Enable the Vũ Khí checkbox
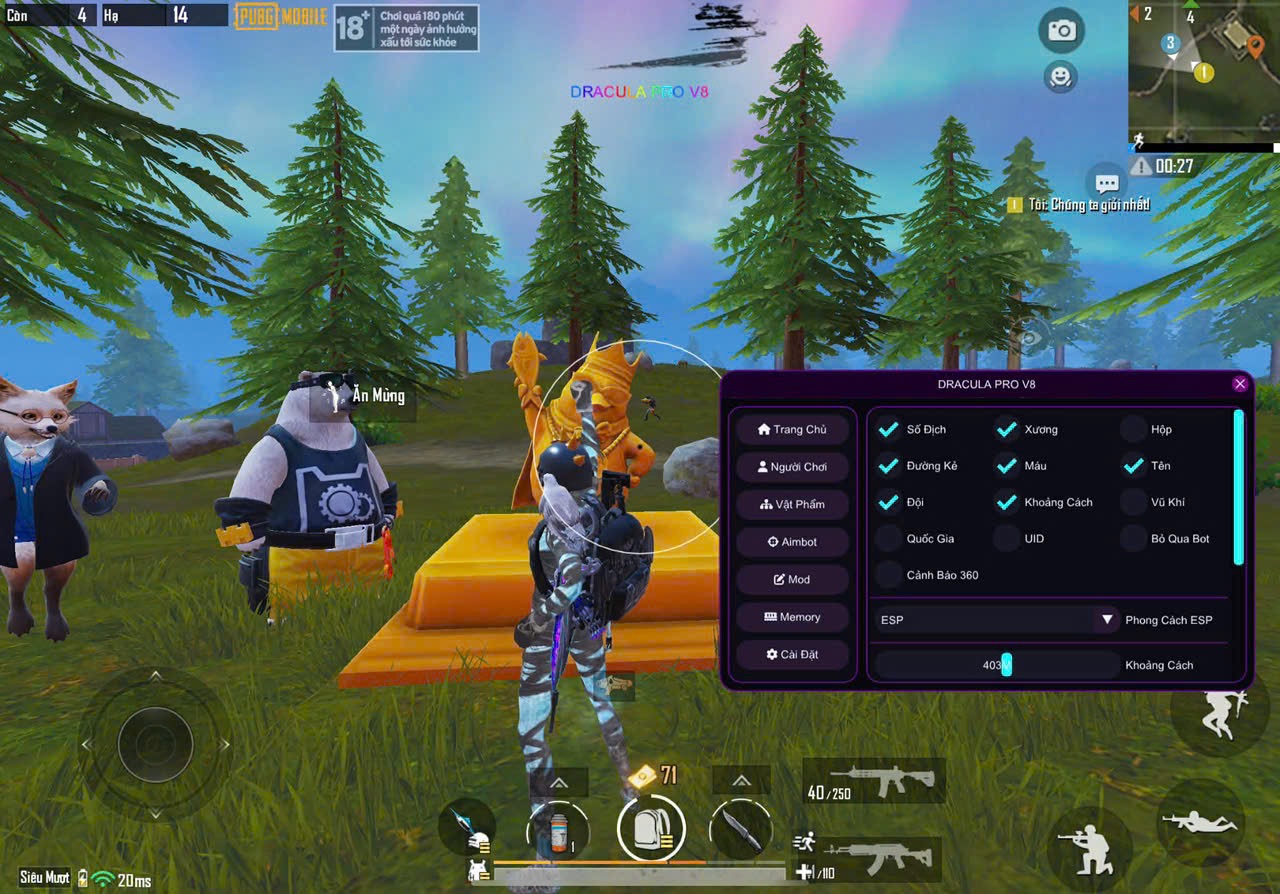Viewport: 1280px width, 894px height. [1134, 502]
